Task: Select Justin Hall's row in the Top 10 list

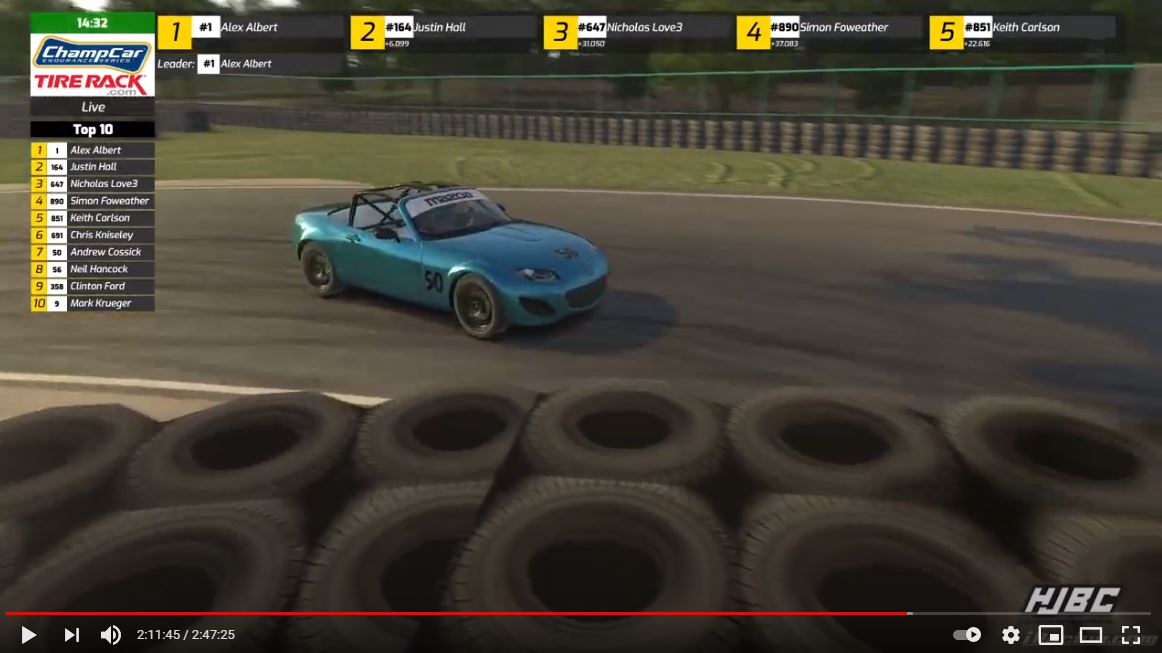Action: 93,167
